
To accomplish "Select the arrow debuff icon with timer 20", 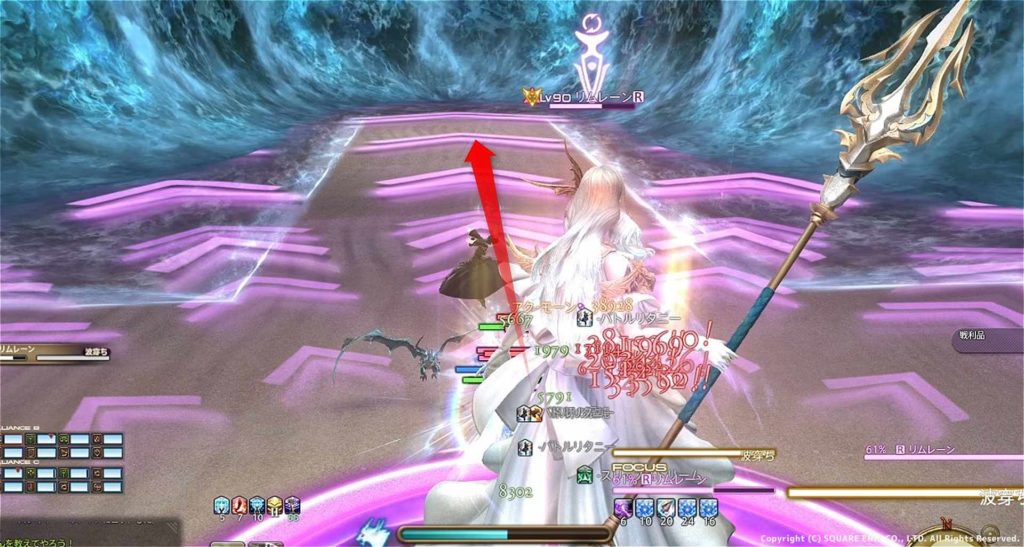I will coord(665,508).
